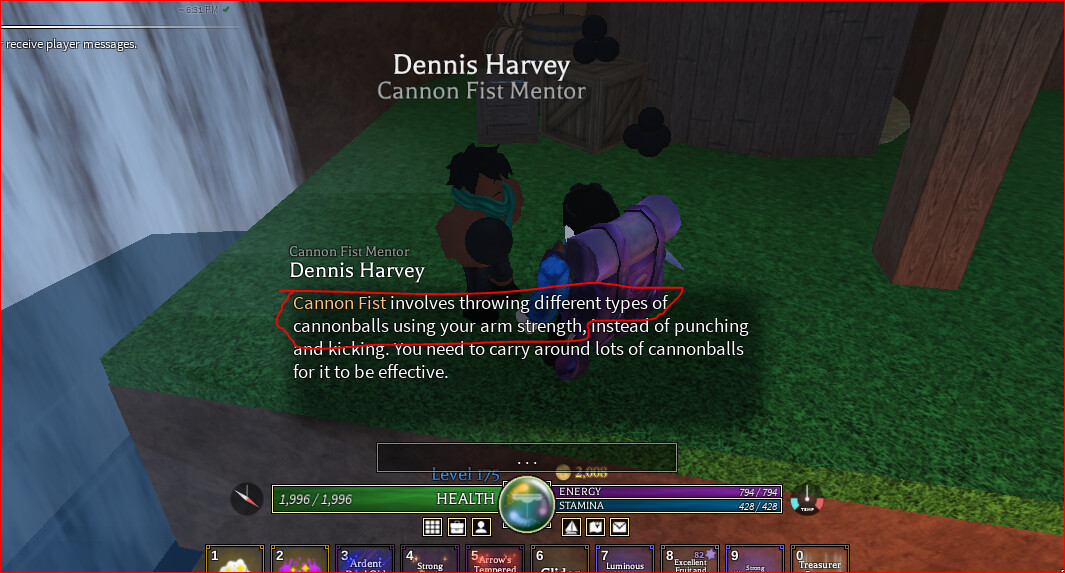1065x573 pixels.
Task: Select the Ardent item in slot 3
Action: click(x=365, y=560)
